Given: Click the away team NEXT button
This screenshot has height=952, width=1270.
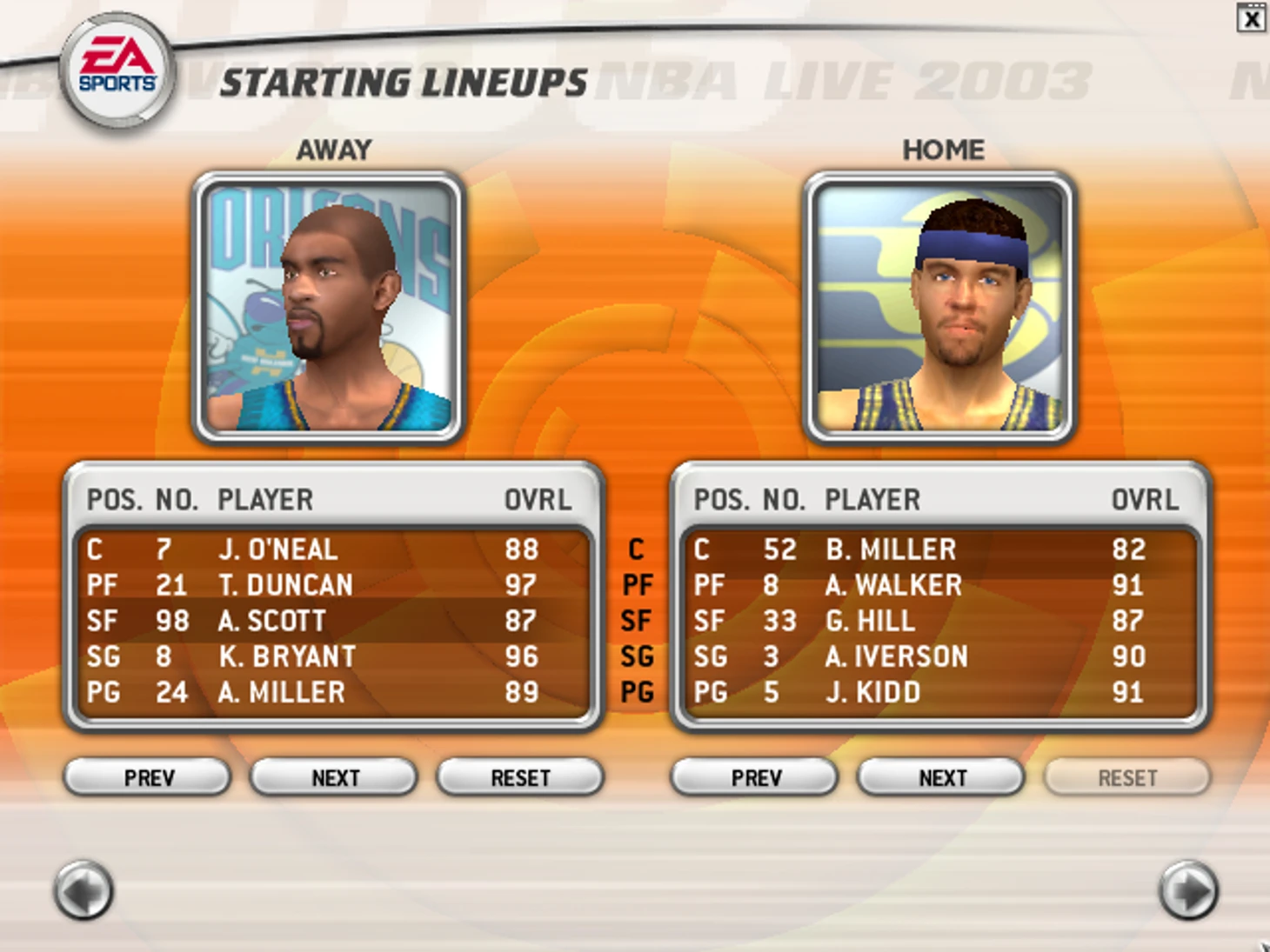Looking at the screenshot, I should [x=335, y=776].
